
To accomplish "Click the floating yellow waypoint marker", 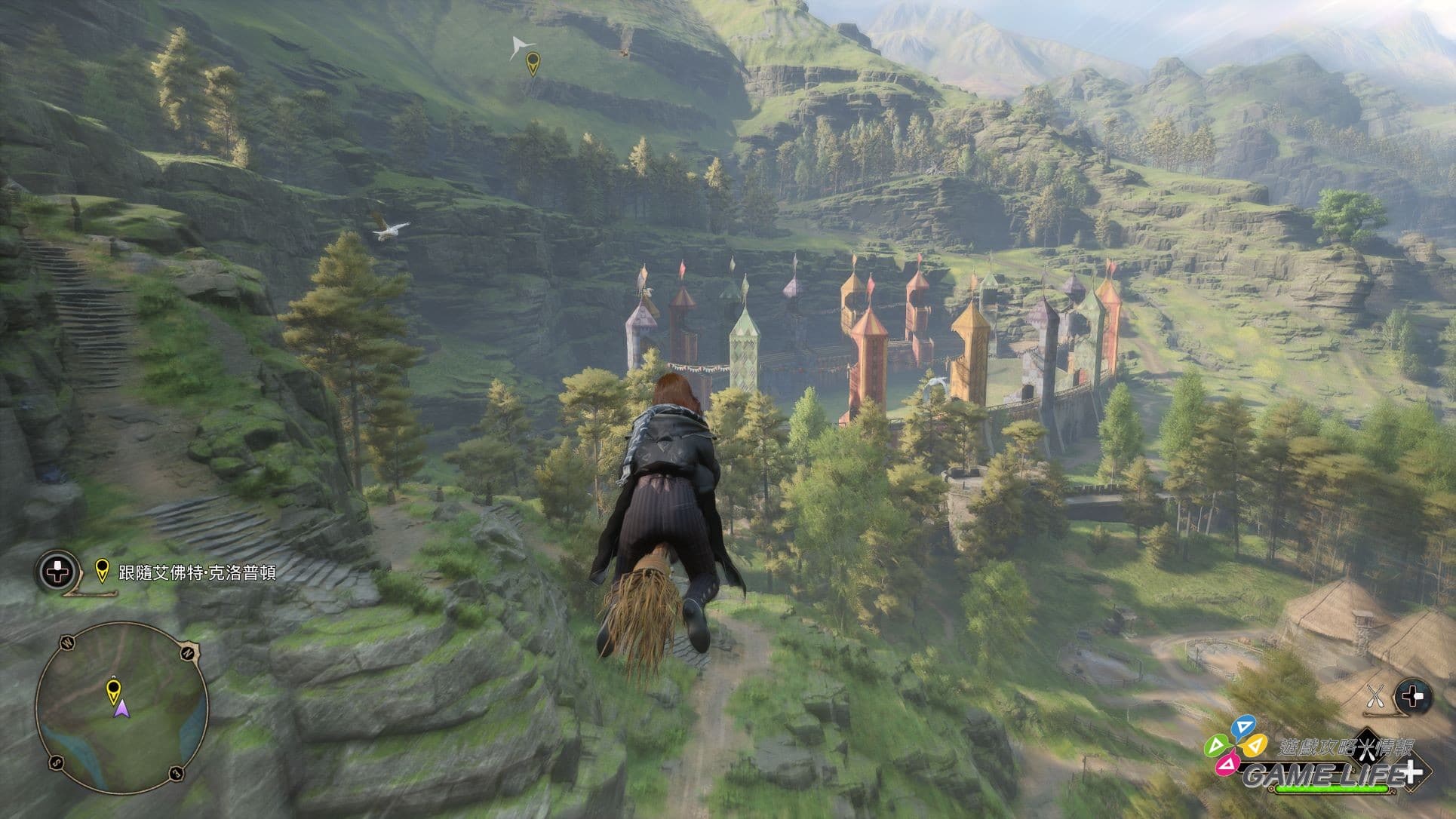I will coord(533,63).
